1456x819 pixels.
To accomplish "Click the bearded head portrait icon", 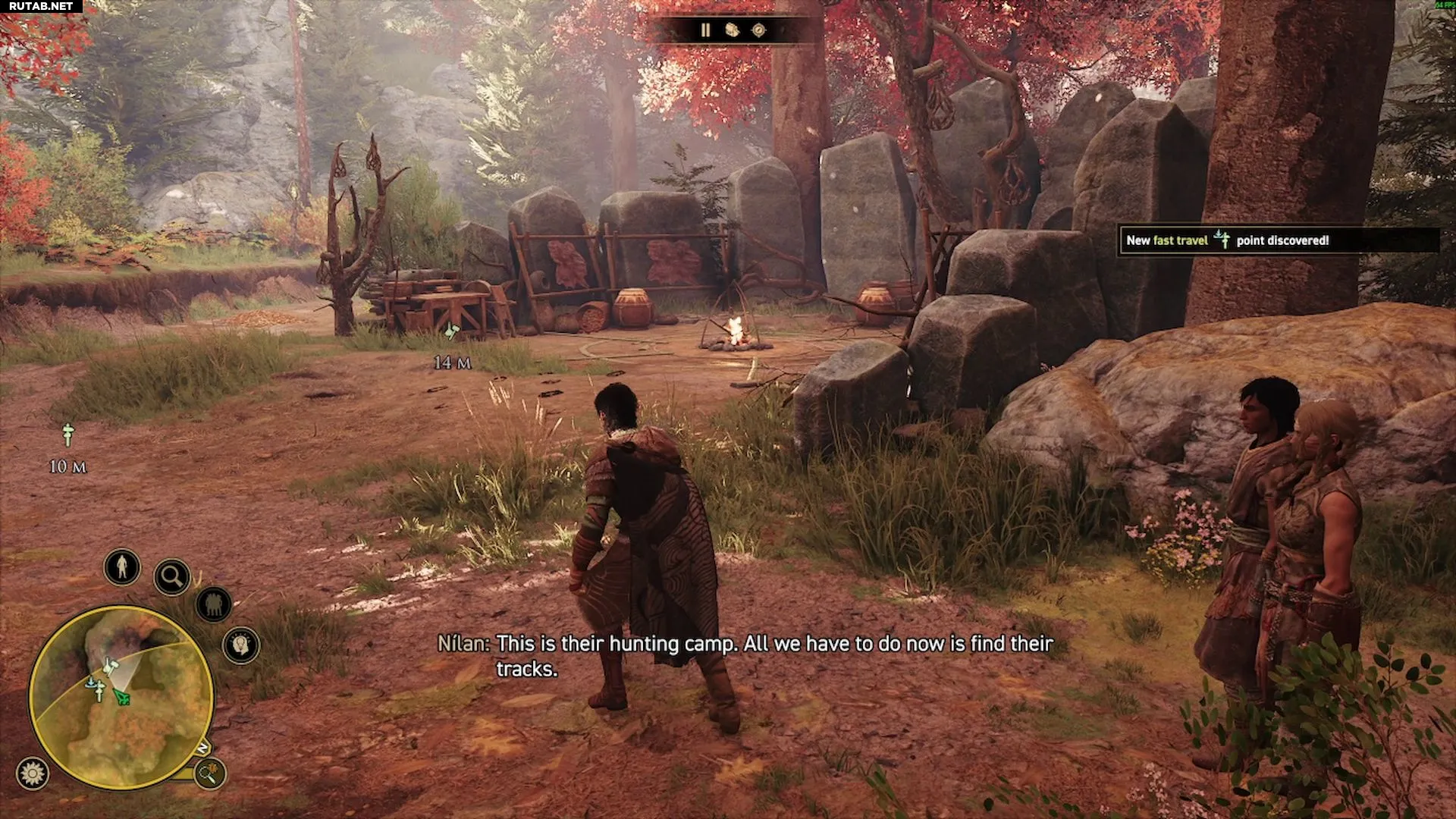I will [x=241, y=645].
